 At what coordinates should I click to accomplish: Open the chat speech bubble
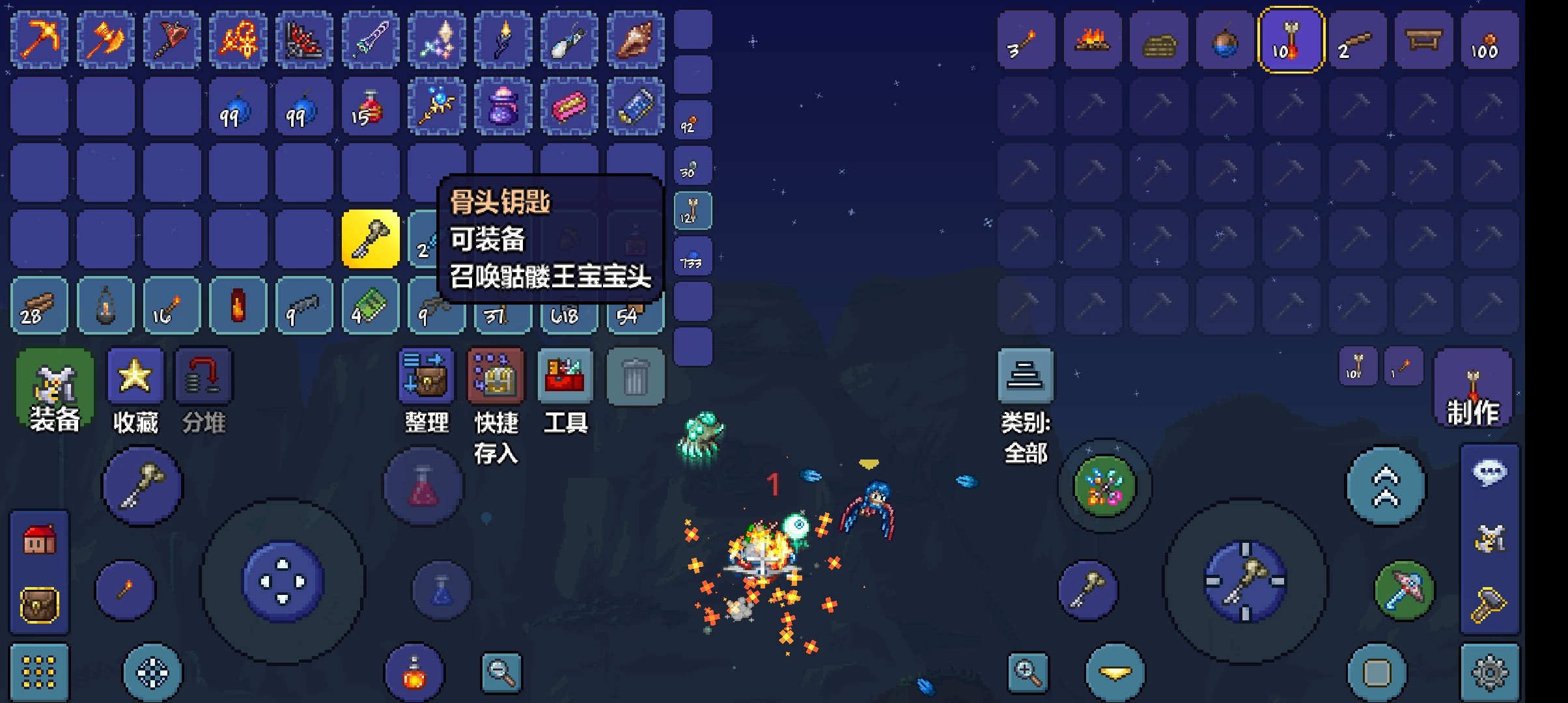click(1490, 473)
